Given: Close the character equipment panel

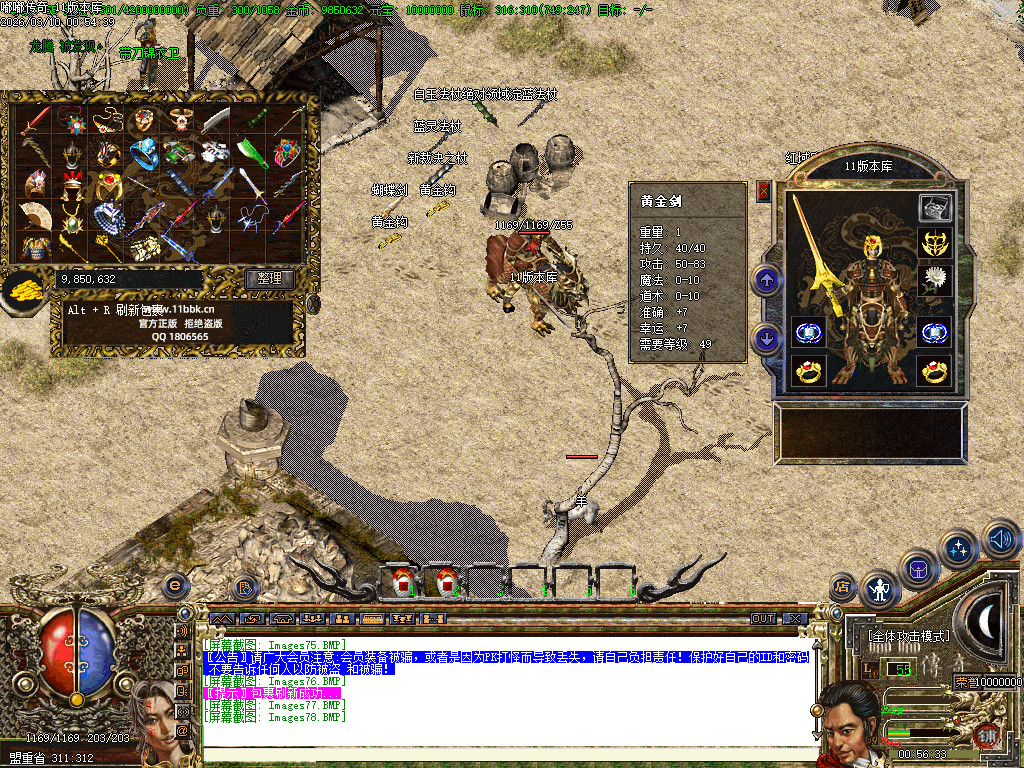Looking at the screenshot, I should [764, 190].
